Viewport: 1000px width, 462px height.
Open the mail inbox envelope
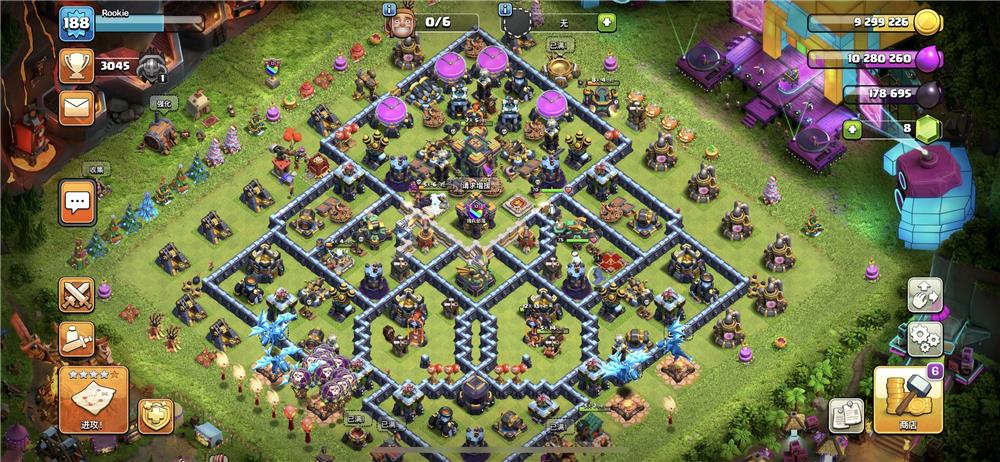76,107
